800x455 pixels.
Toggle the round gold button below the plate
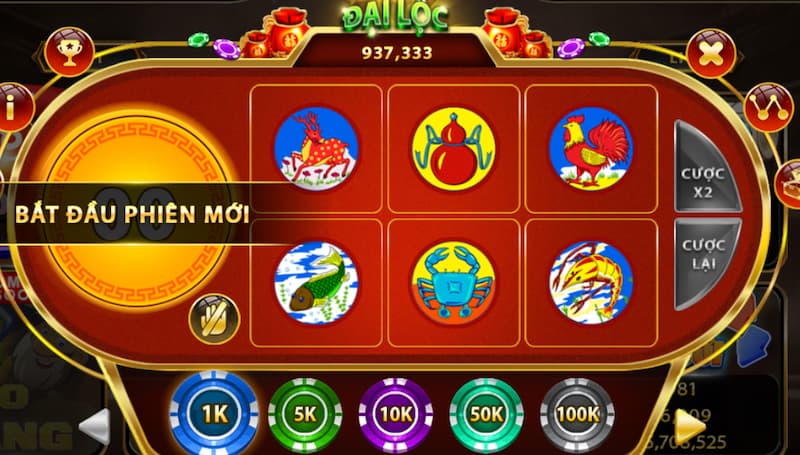(214, 319)
